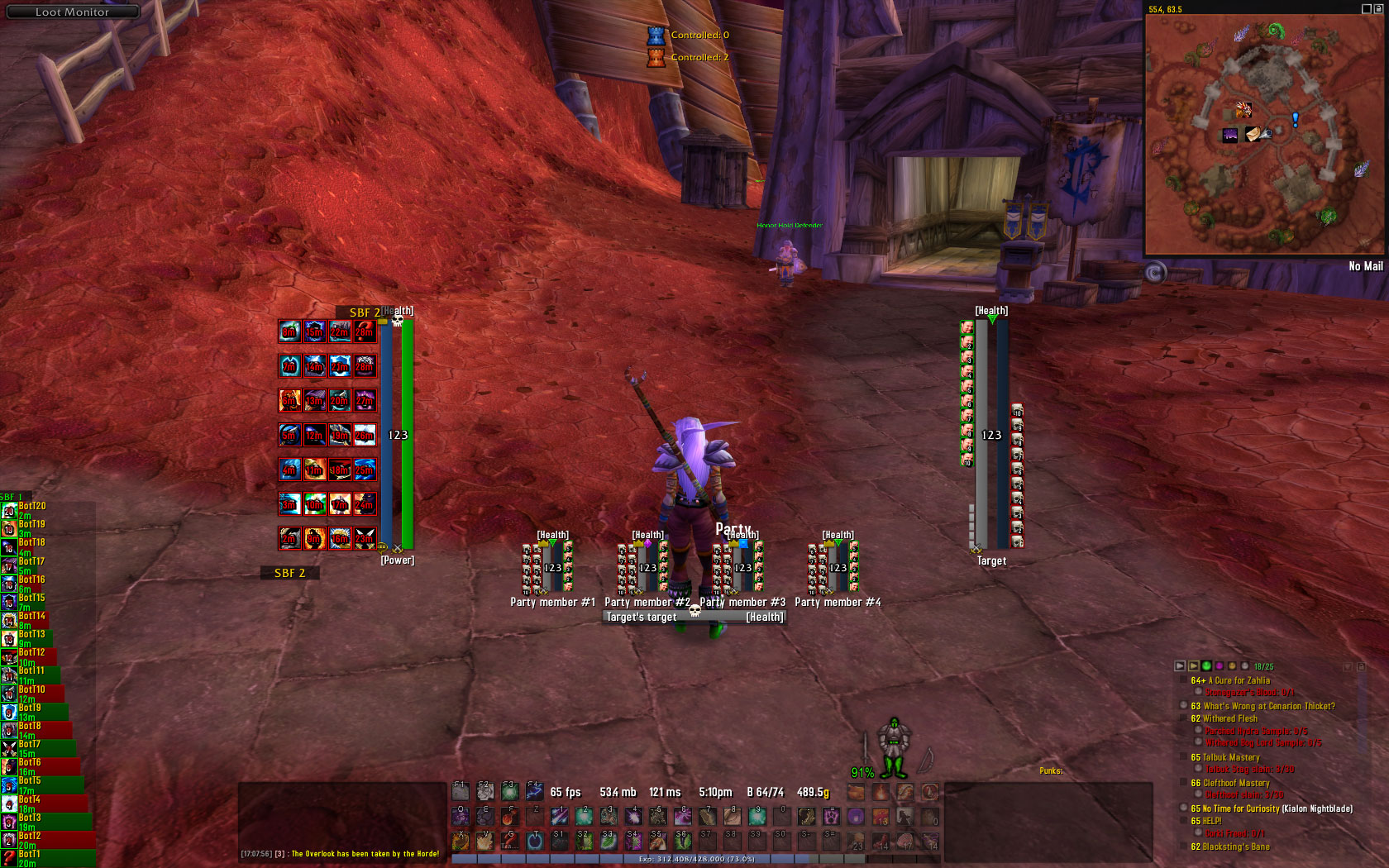Click the blue exclamation quest marker
This screenshot has width=1389, height=868.
point(1295,120)
